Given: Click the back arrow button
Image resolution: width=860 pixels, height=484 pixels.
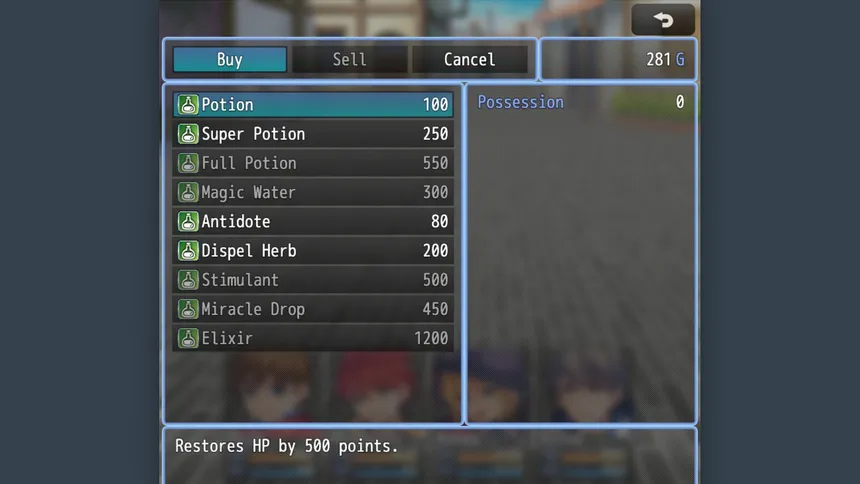Looking at the screenshot, I should coord(663,19).
